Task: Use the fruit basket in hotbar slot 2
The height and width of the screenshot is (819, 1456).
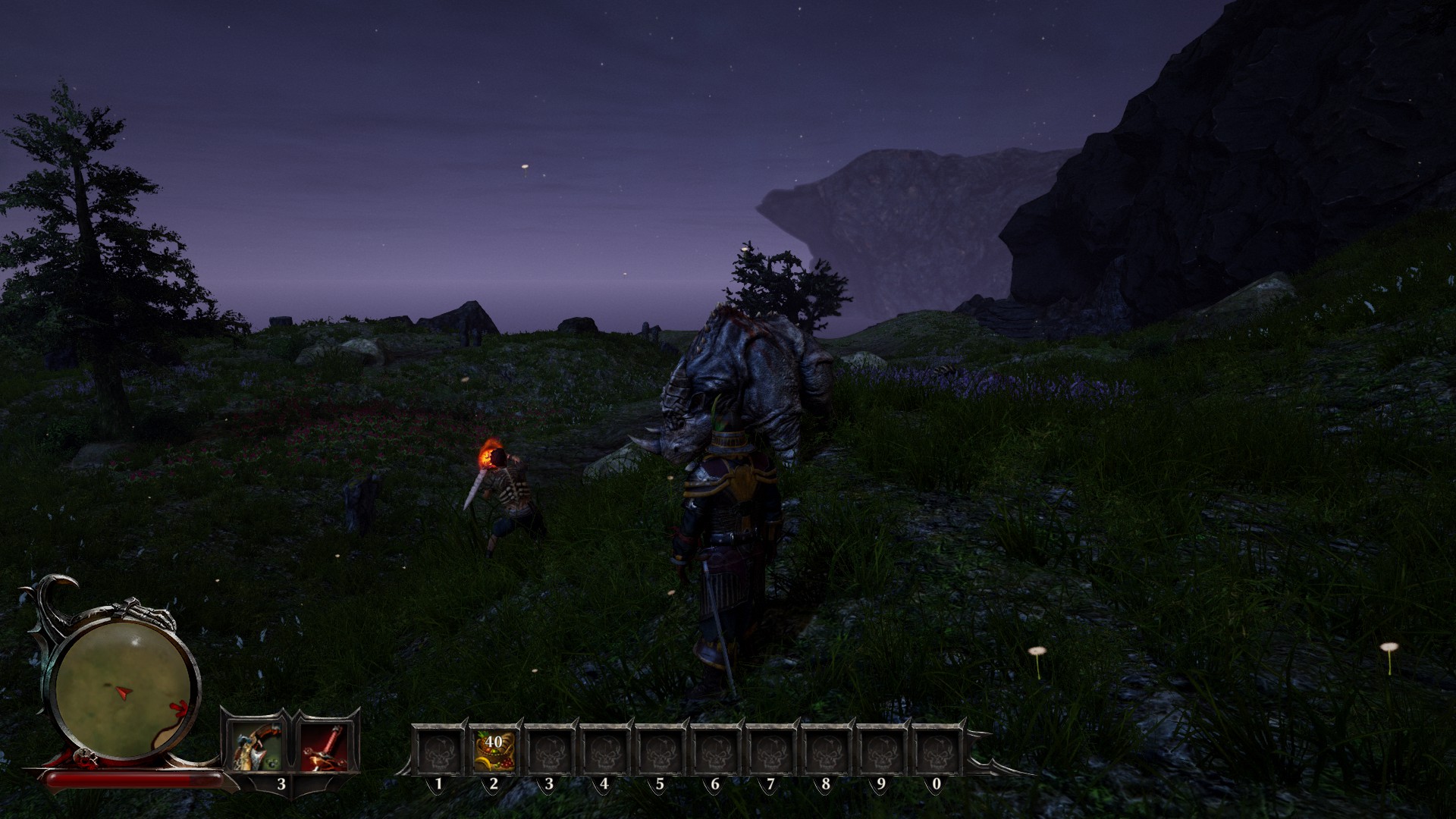Action: pos(494,749)
